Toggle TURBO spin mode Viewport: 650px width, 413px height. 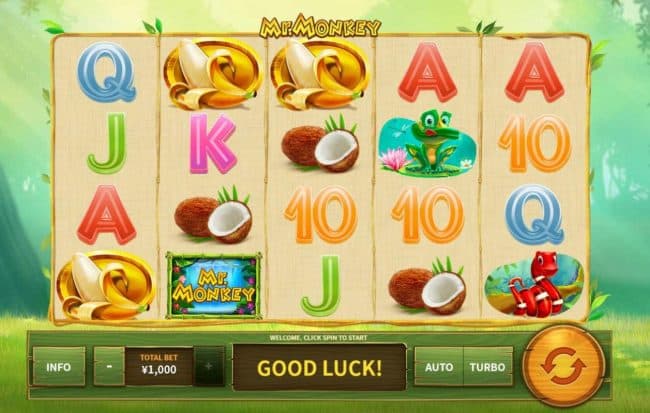[488, 367]
